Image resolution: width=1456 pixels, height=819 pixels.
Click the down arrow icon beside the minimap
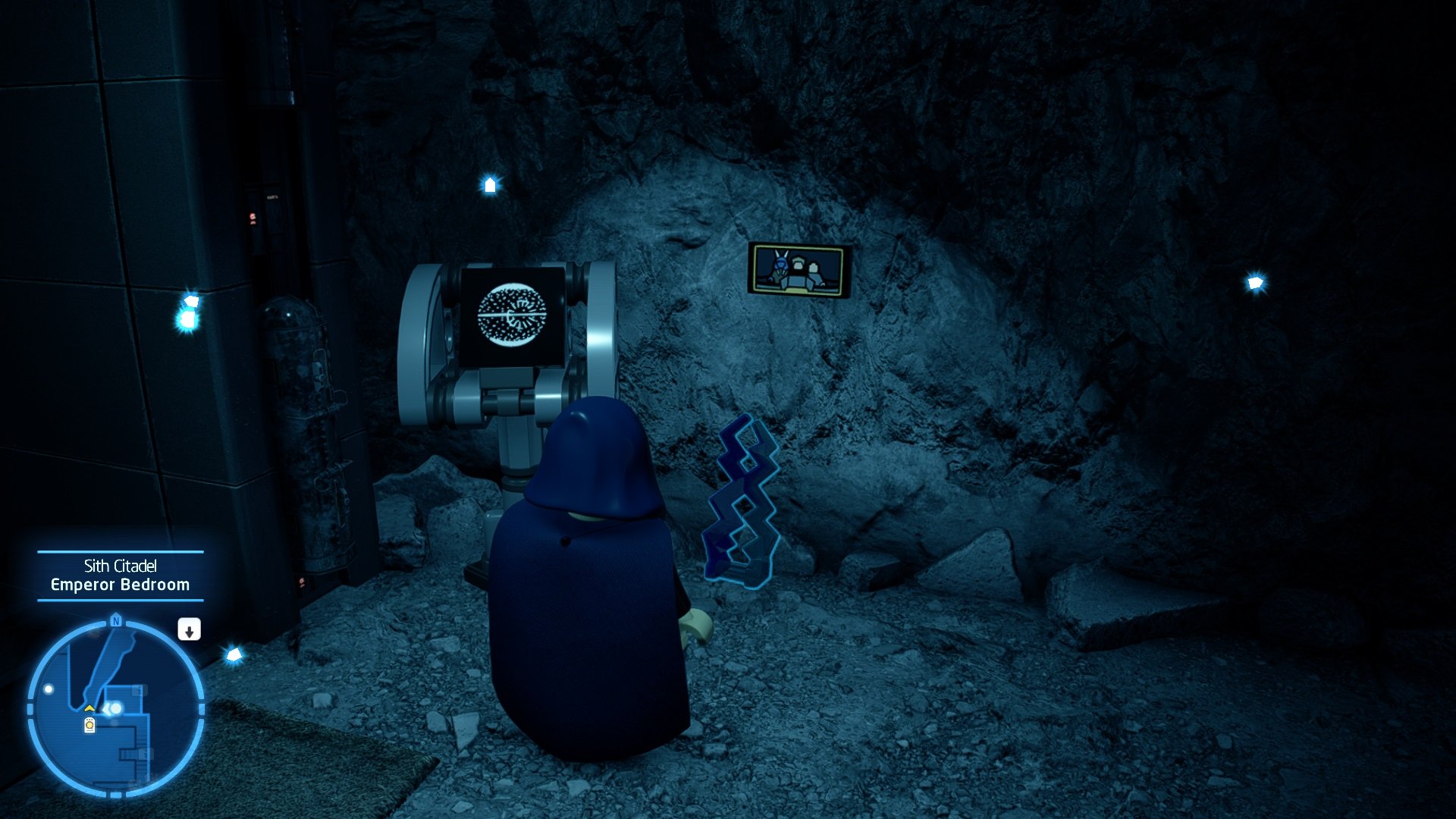coord(190,629)
